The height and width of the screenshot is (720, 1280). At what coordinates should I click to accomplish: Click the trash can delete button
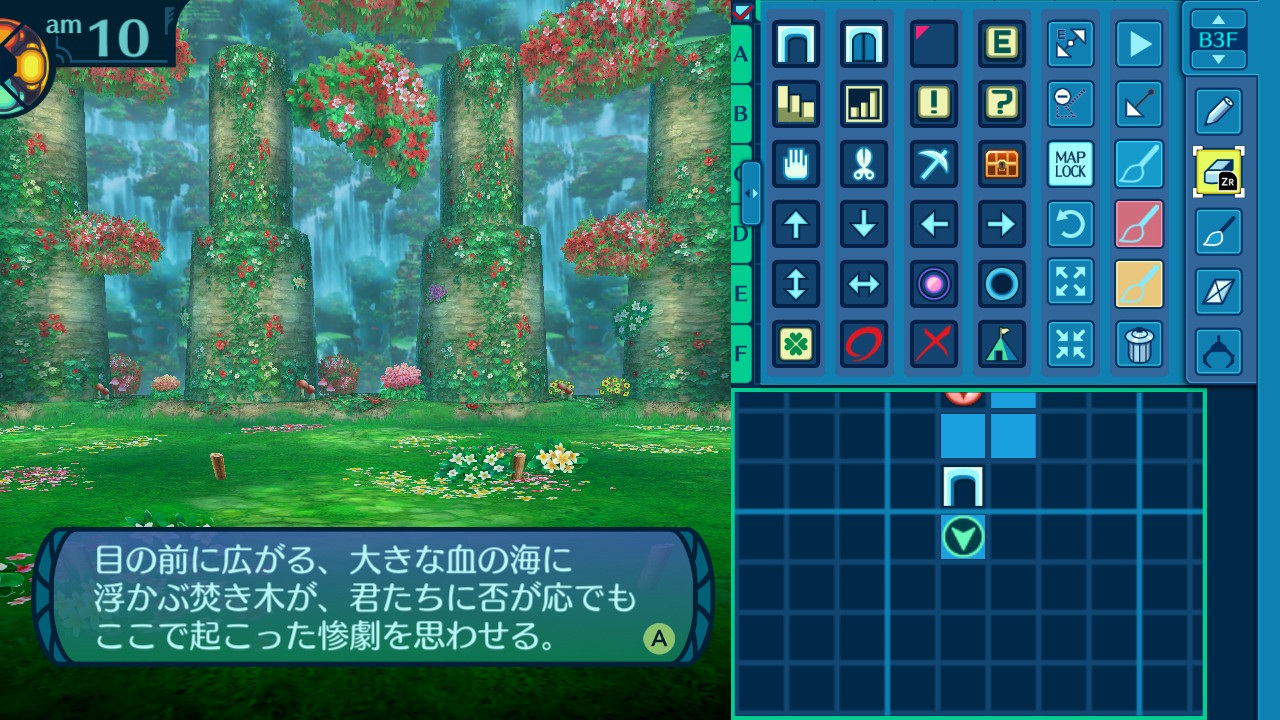tap(1139, 344)
